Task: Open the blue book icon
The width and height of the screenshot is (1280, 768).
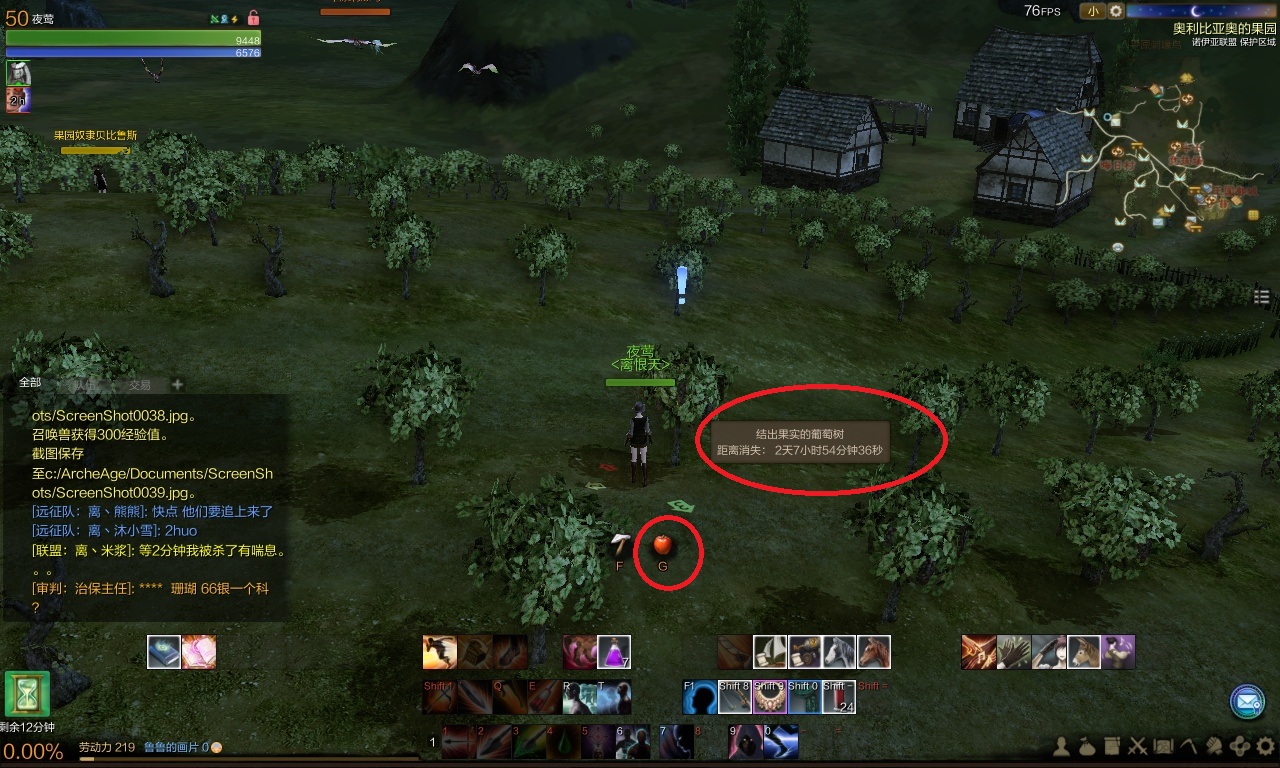Action: tap(164, 652)
